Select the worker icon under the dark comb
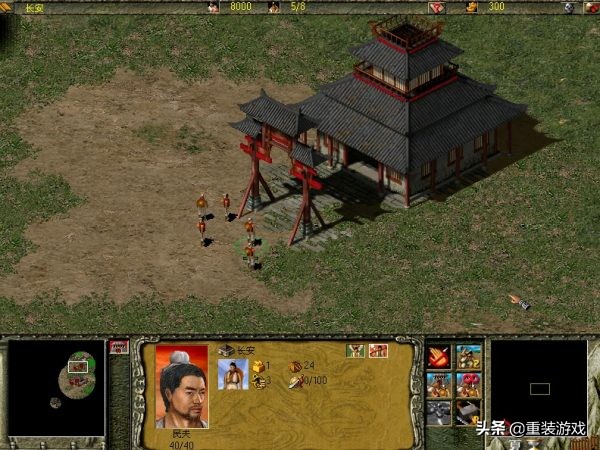The height and width of the screenshot is (450, 600). click(x=440, y=384)
